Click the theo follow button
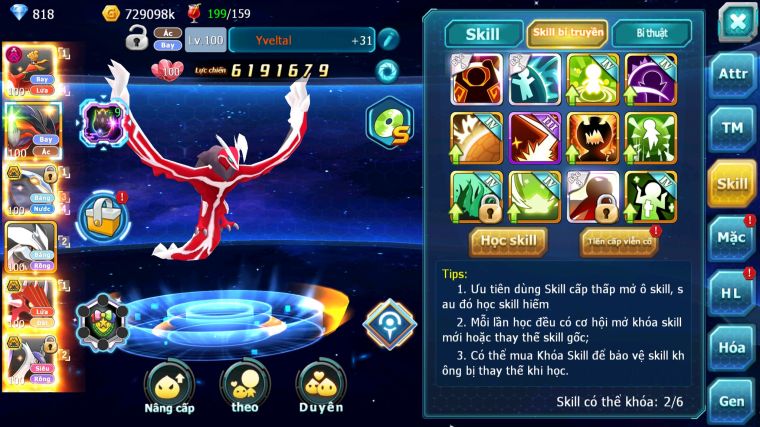 (x=244, y=387)
